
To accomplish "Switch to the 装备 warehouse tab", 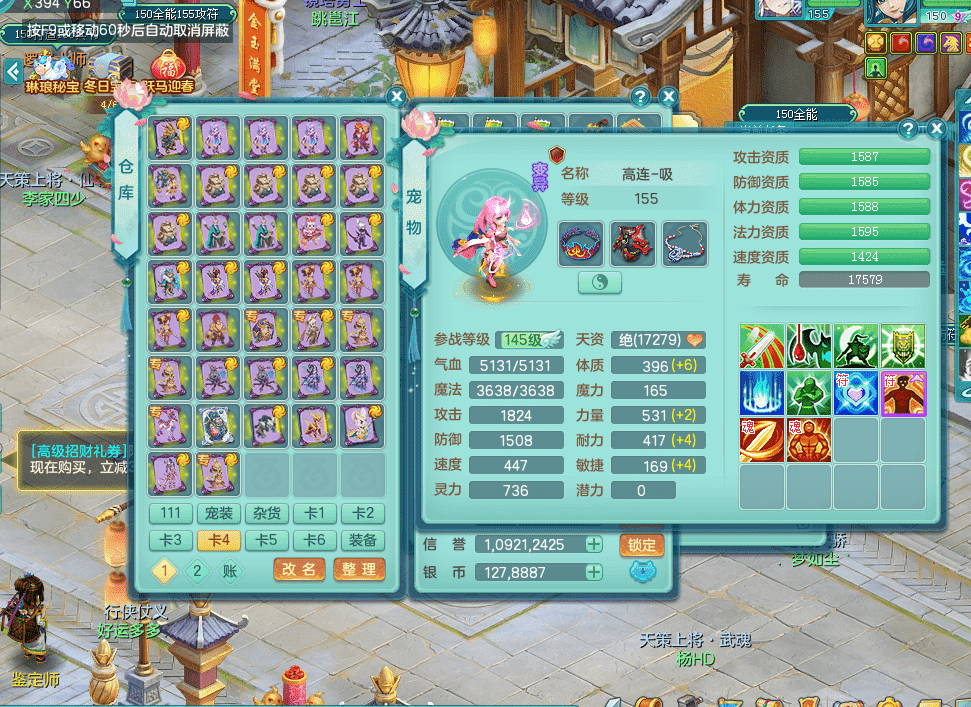I will [x=363, y=541].
